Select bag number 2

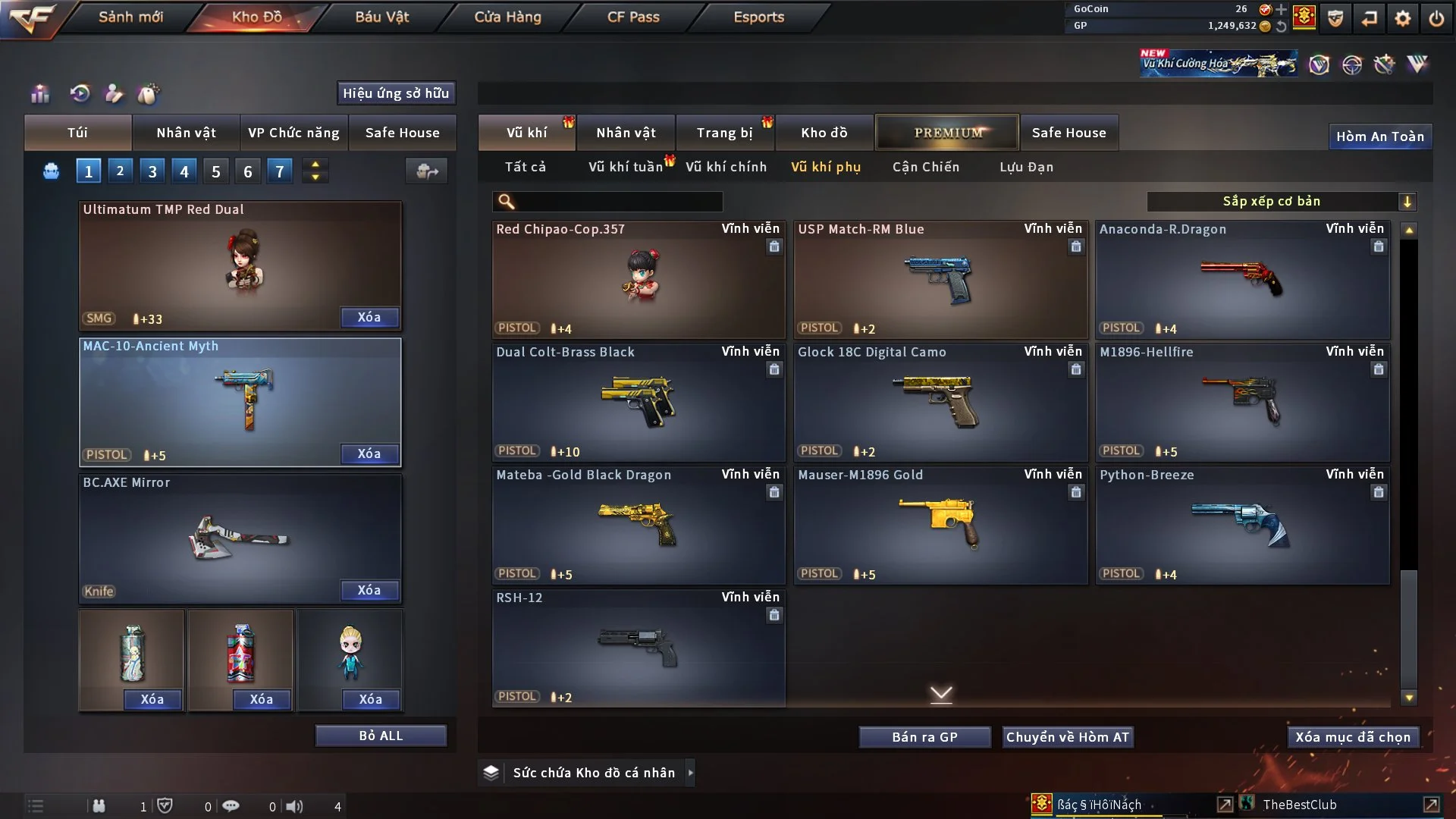[x=120, y=171]
